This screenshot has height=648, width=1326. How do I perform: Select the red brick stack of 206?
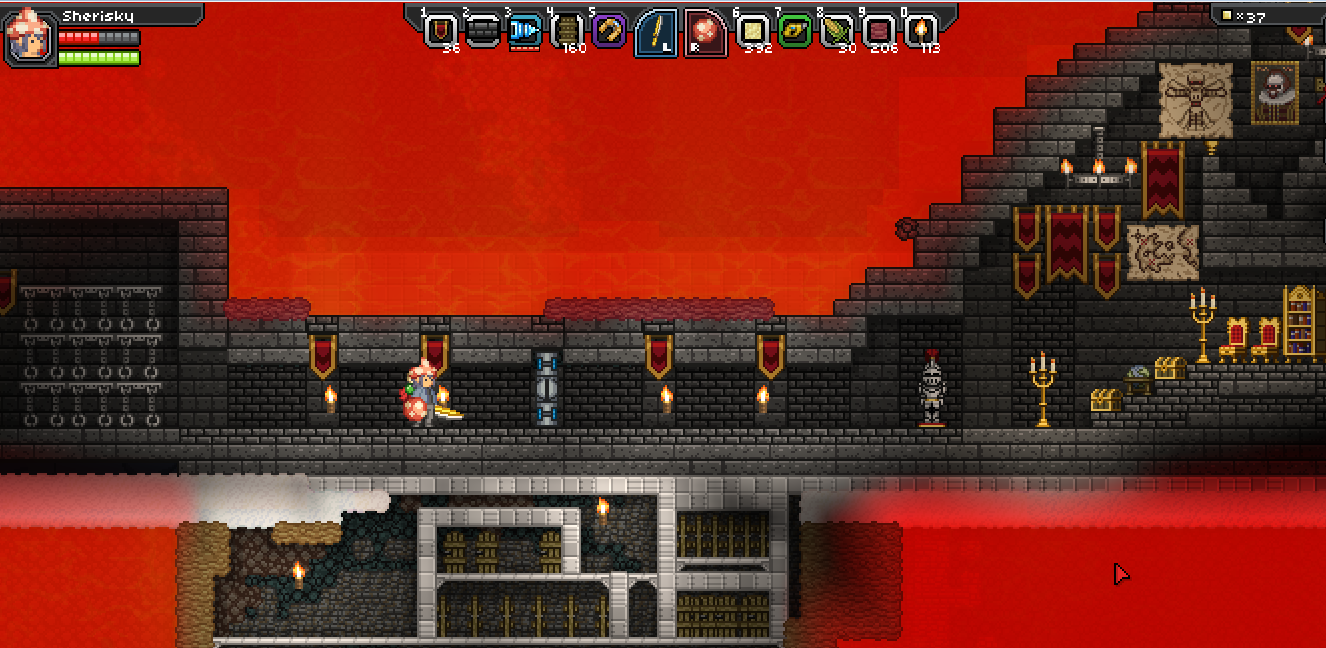[x=878, y=31]
